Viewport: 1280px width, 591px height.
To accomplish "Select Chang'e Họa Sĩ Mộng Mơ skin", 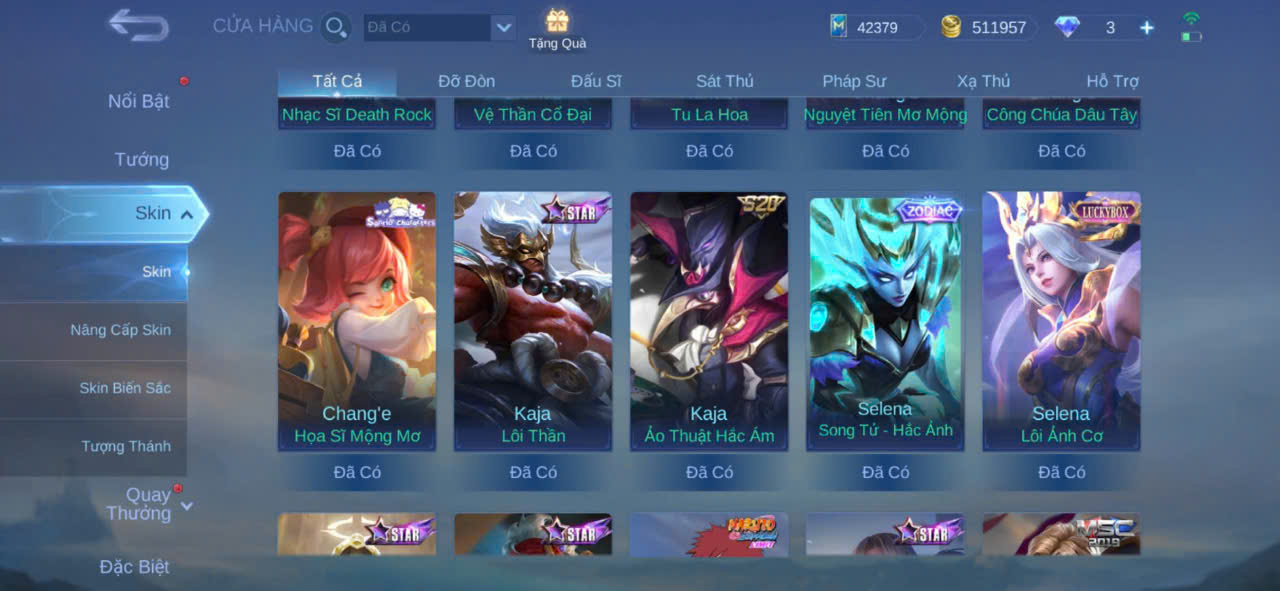I will (x=357, y=321).
